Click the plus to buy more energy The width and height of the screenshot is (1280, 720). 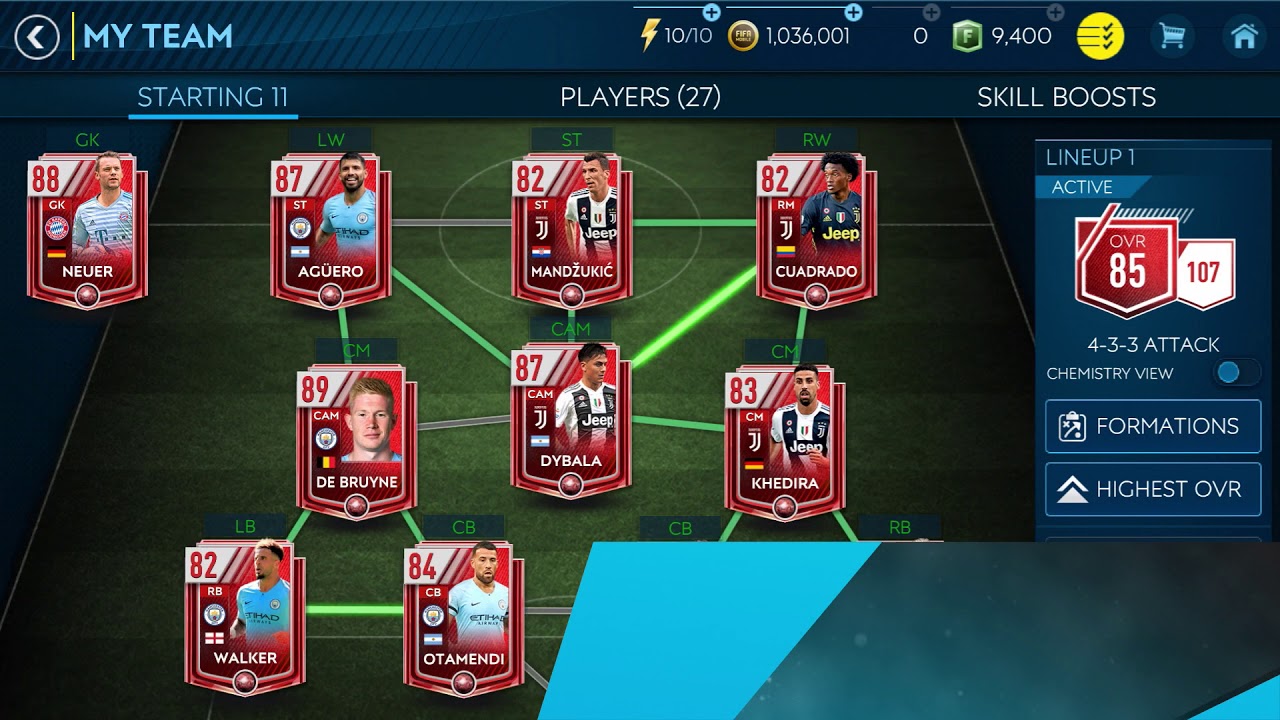tap(710, 15)
